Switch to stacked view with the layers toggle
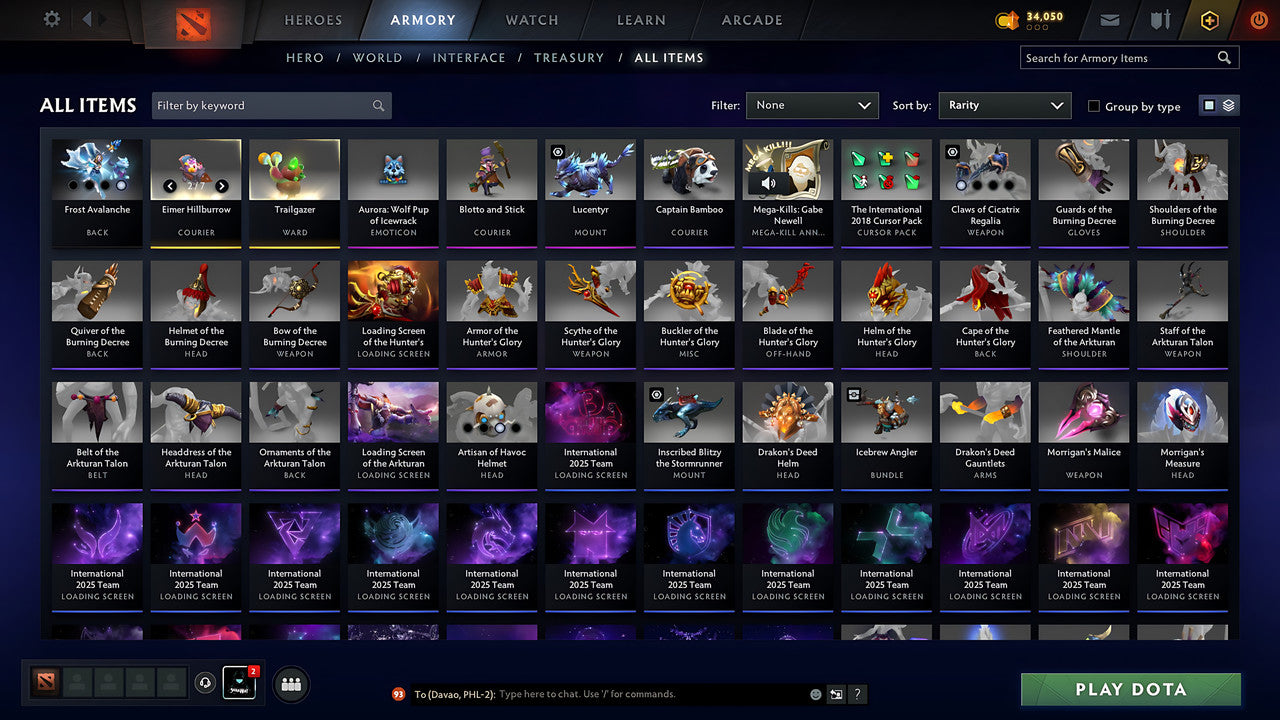Image resolution: width=1280 pixels, height=720 pixels. coord(1228,104)
